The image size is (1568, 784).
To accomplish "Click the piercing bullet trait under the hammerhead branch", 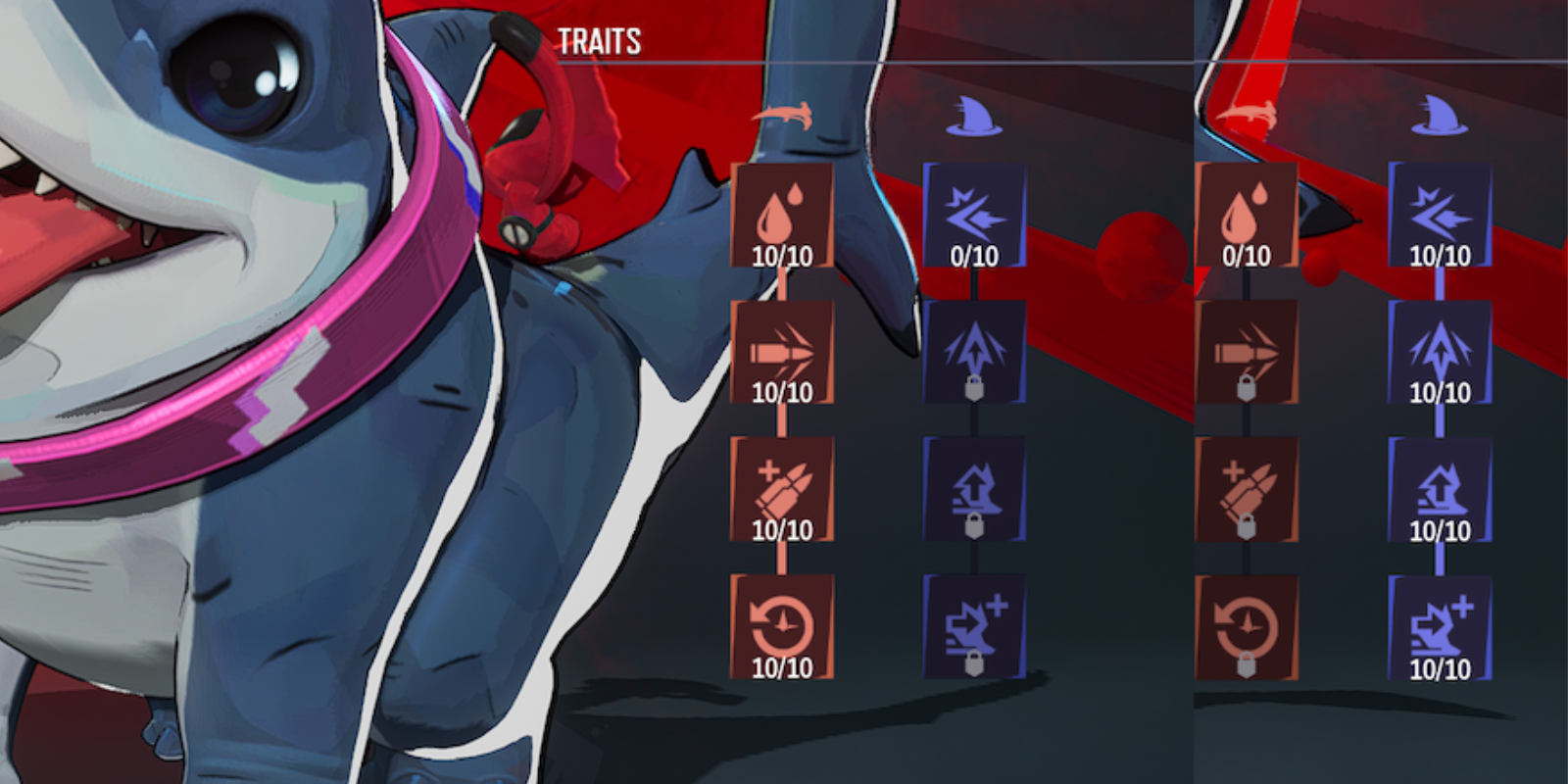I will (781, 348).
